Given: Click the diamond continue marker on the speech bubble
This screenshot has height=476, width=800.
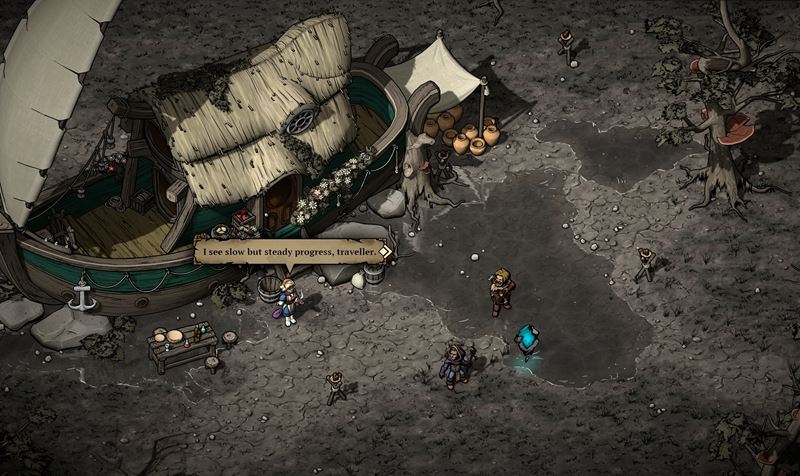Looking at the screenshot, I should (384, 254).
